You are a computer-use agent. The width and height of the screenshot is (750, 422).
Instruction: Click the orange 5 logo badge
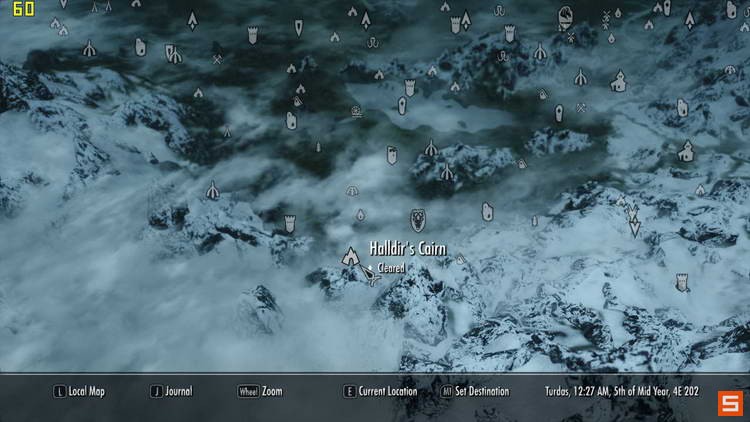(x=730, y=402)
